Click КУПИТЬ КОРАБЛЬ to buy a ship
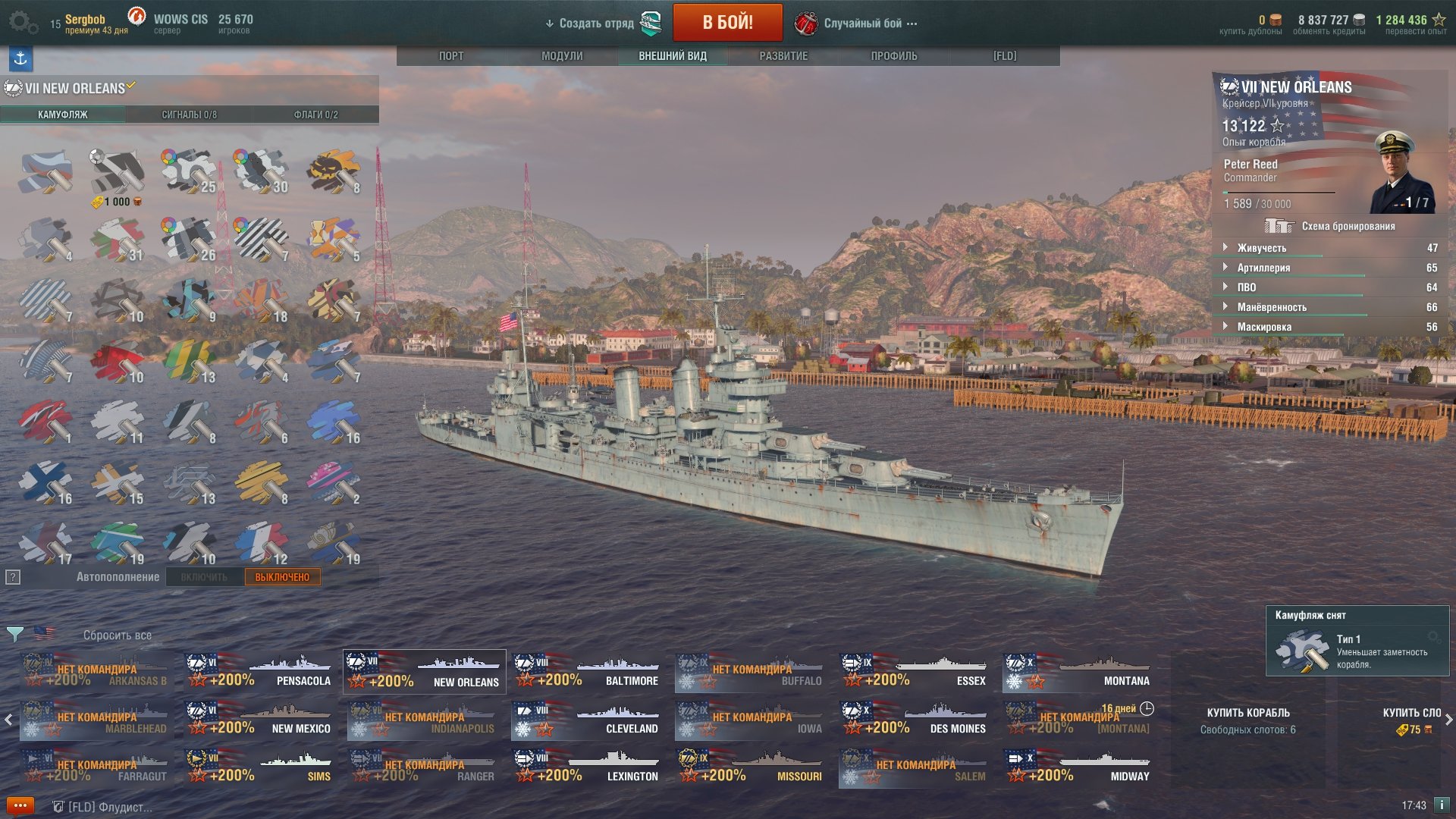 (1247, 713)
